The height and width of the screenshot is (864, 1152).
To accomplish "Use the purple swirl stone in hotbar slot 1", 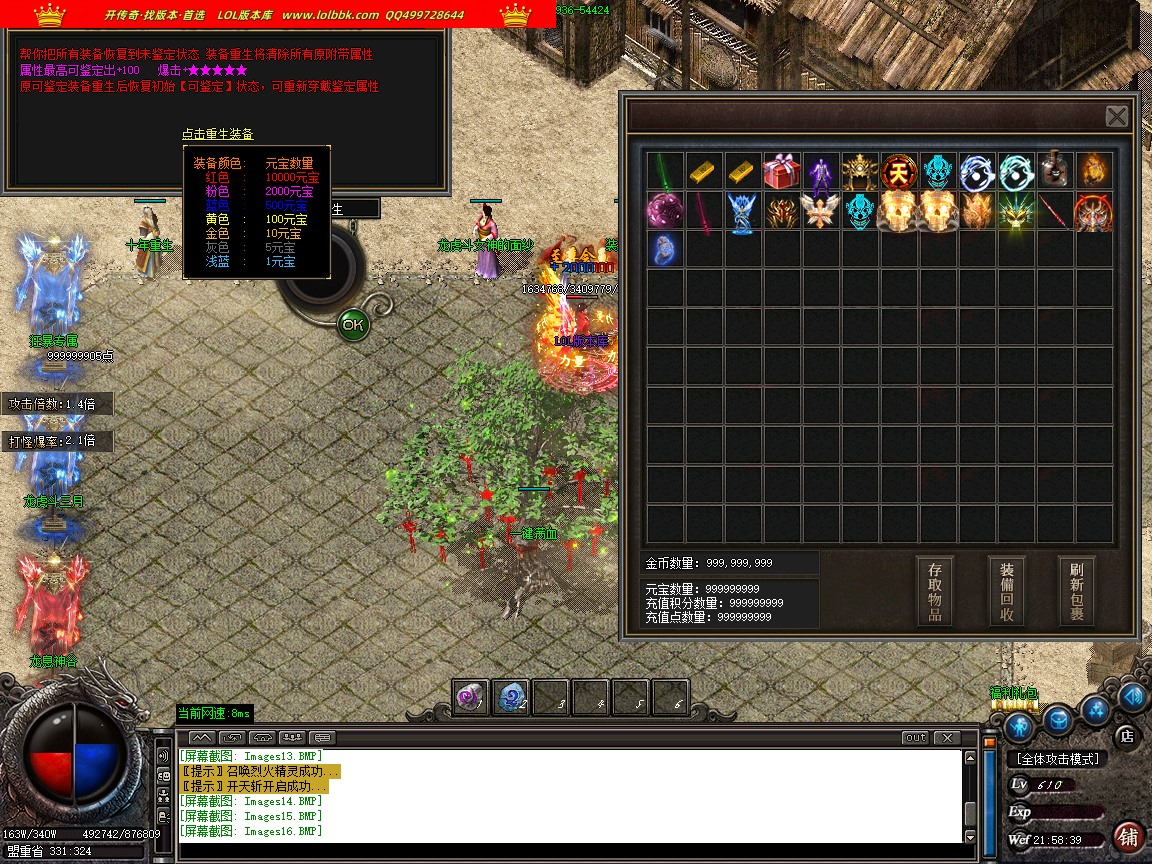I will 471,698.
